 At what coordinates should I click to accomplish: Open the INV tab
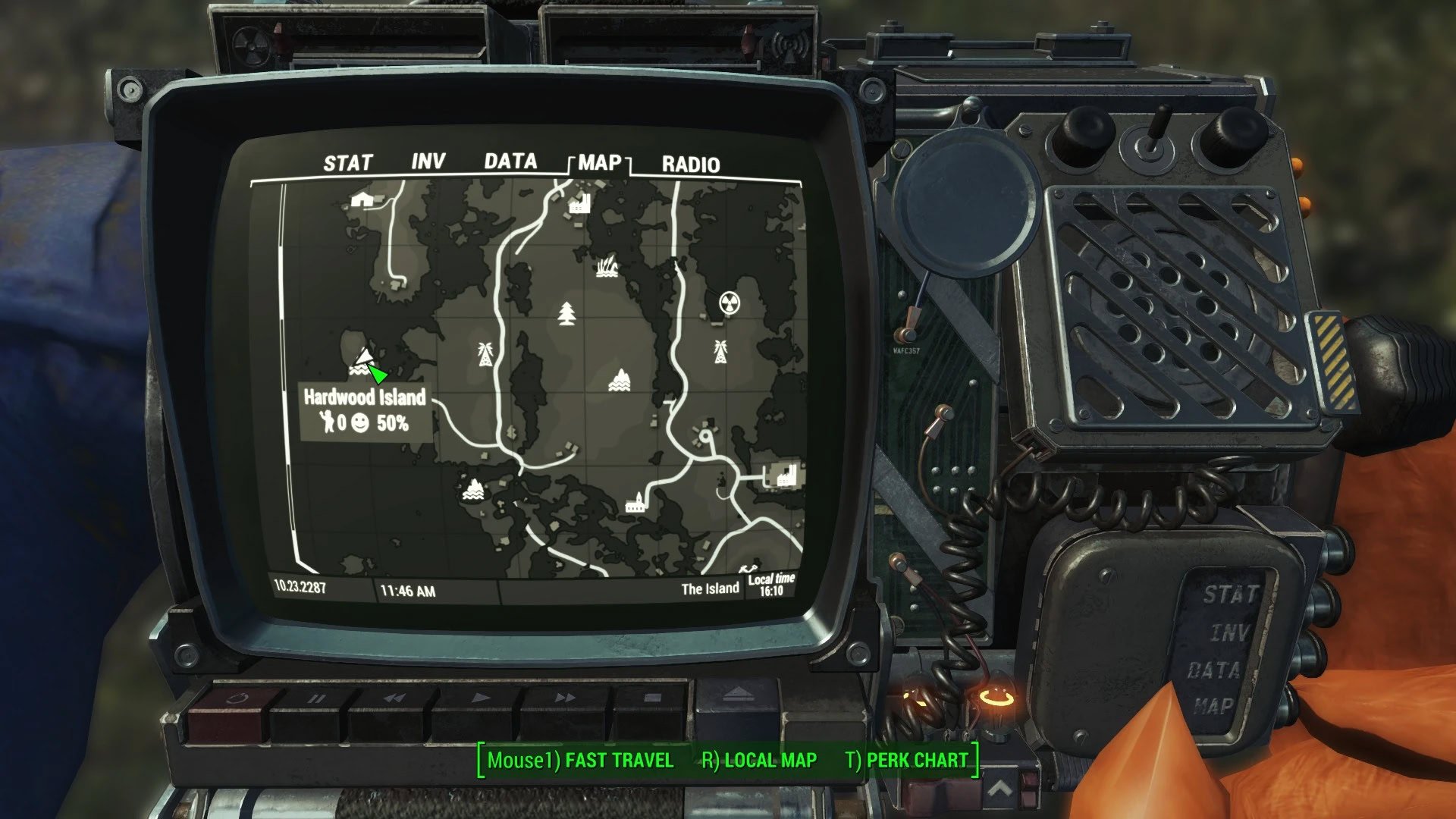click(428, 162)
